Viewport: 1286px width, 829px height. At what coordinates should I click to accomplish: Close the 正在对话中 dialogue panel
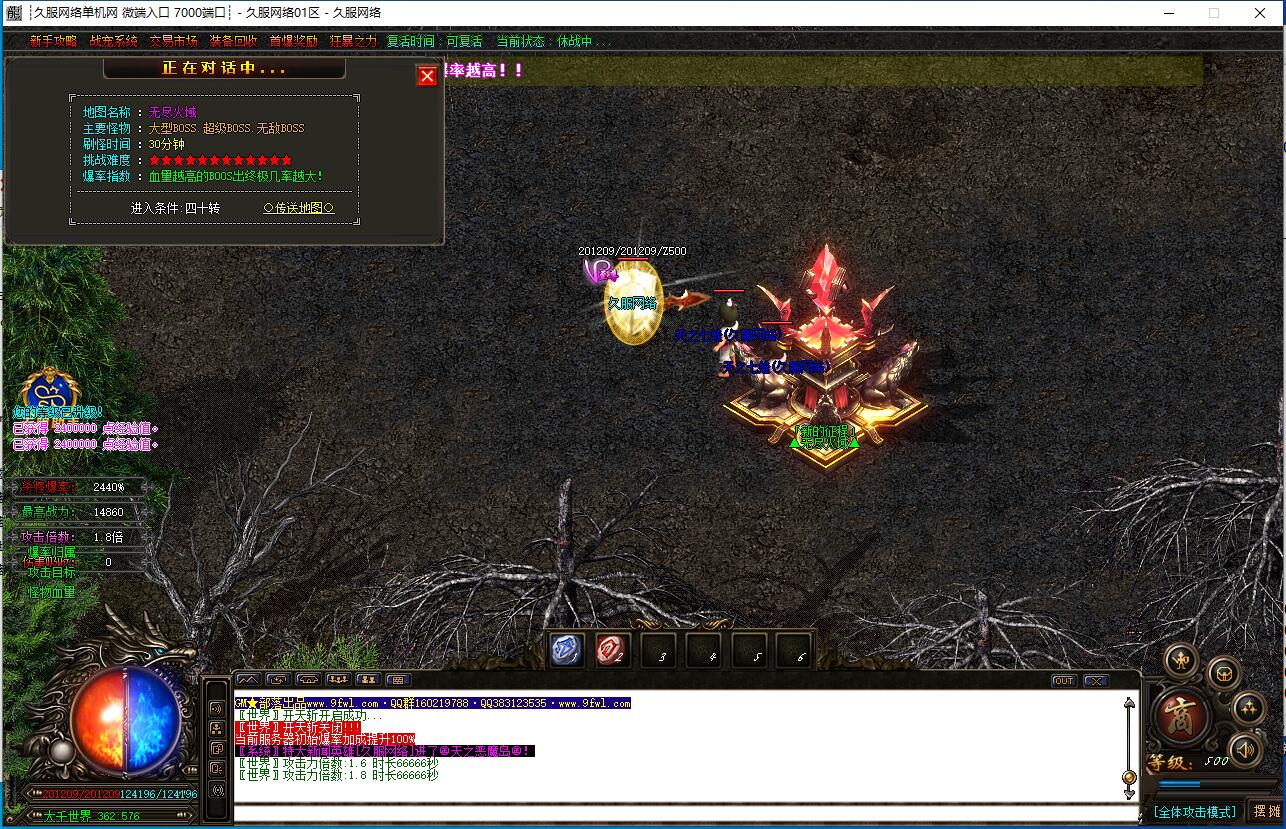click(427, 76)
